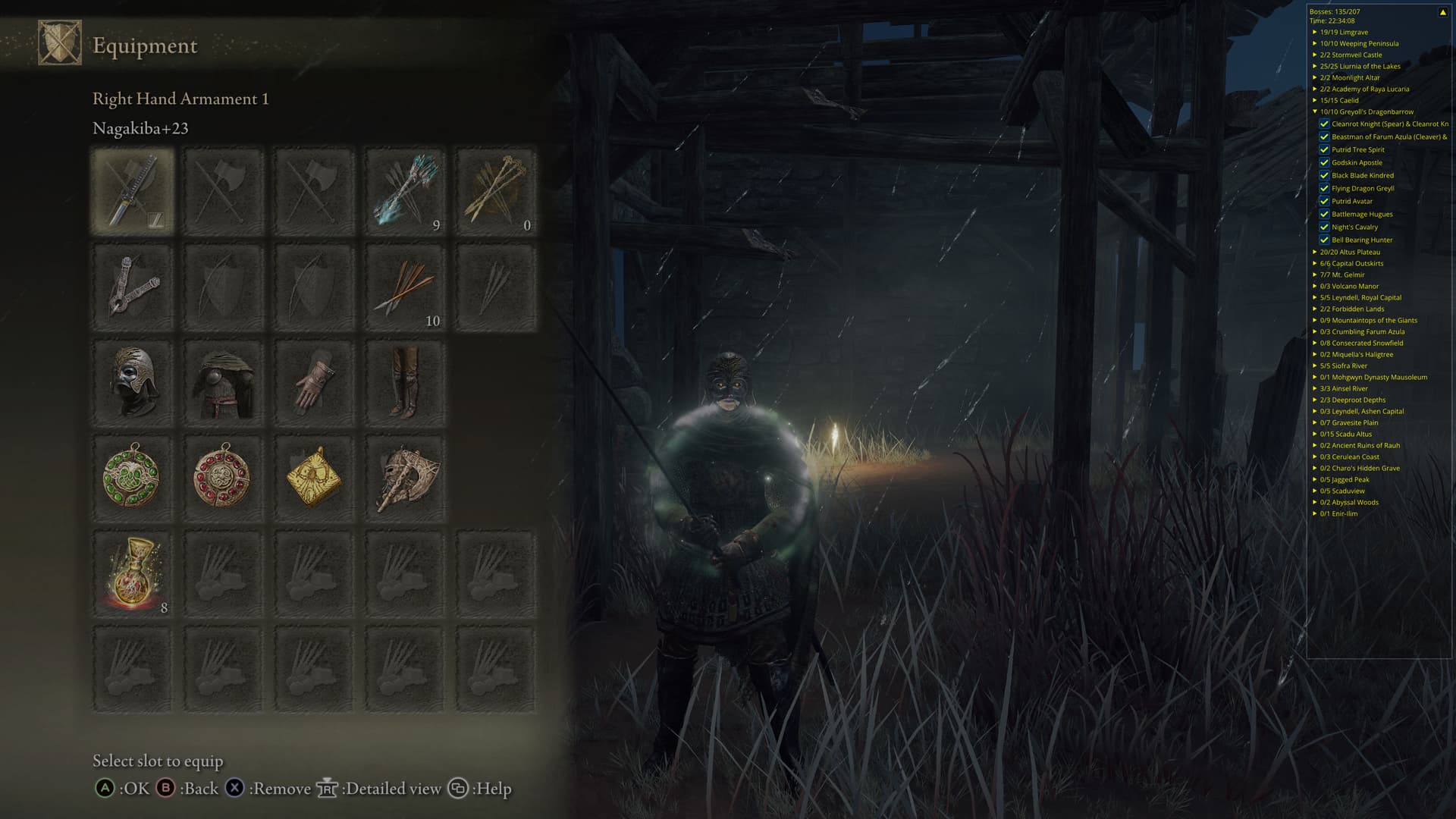Select the golden arrows slot showing 0
The width and height of the screenshot is (1456, 819).
(x=496, y=190)
